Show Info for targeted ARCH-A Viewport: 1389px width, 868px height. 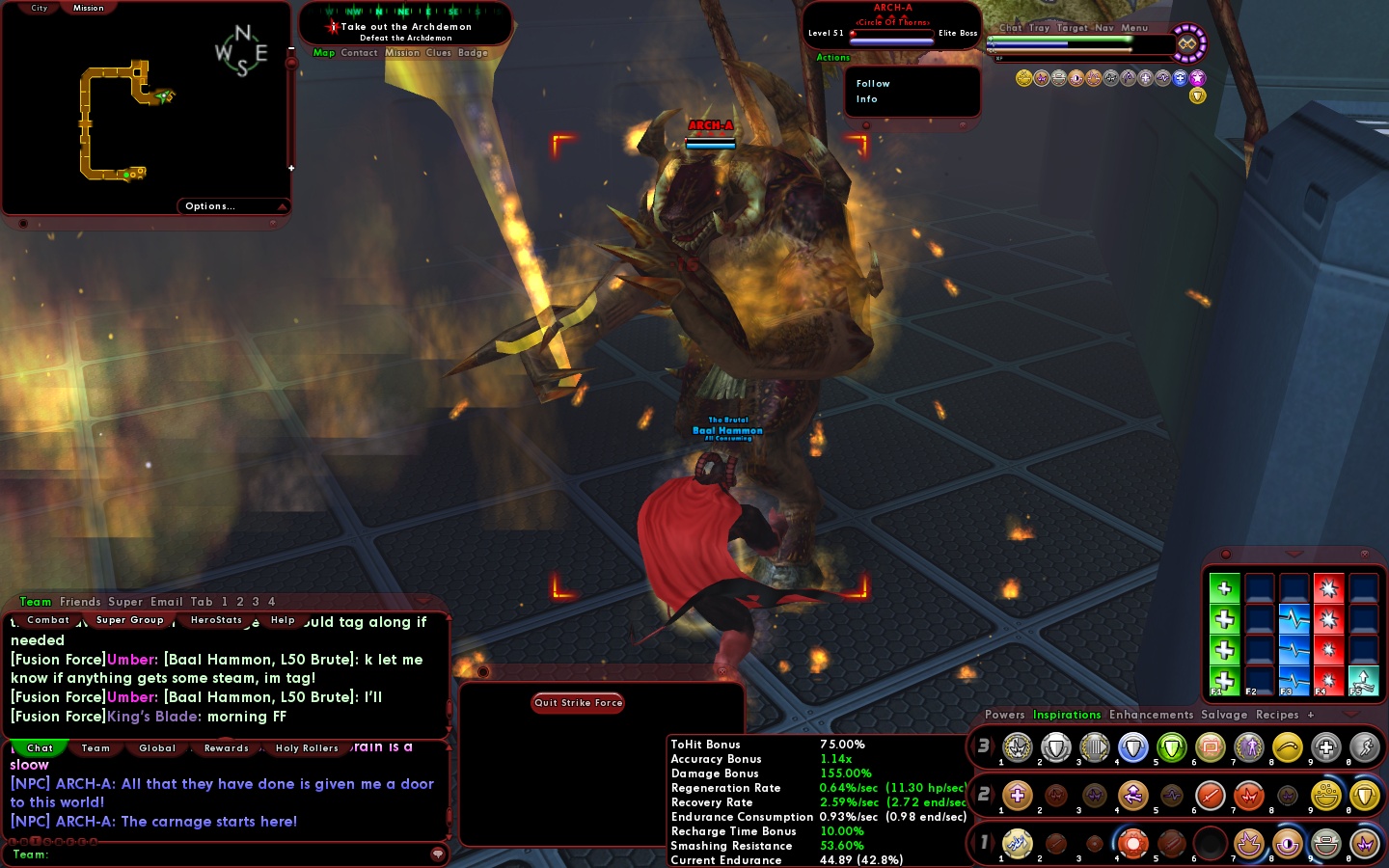click(x=867, y=99)
